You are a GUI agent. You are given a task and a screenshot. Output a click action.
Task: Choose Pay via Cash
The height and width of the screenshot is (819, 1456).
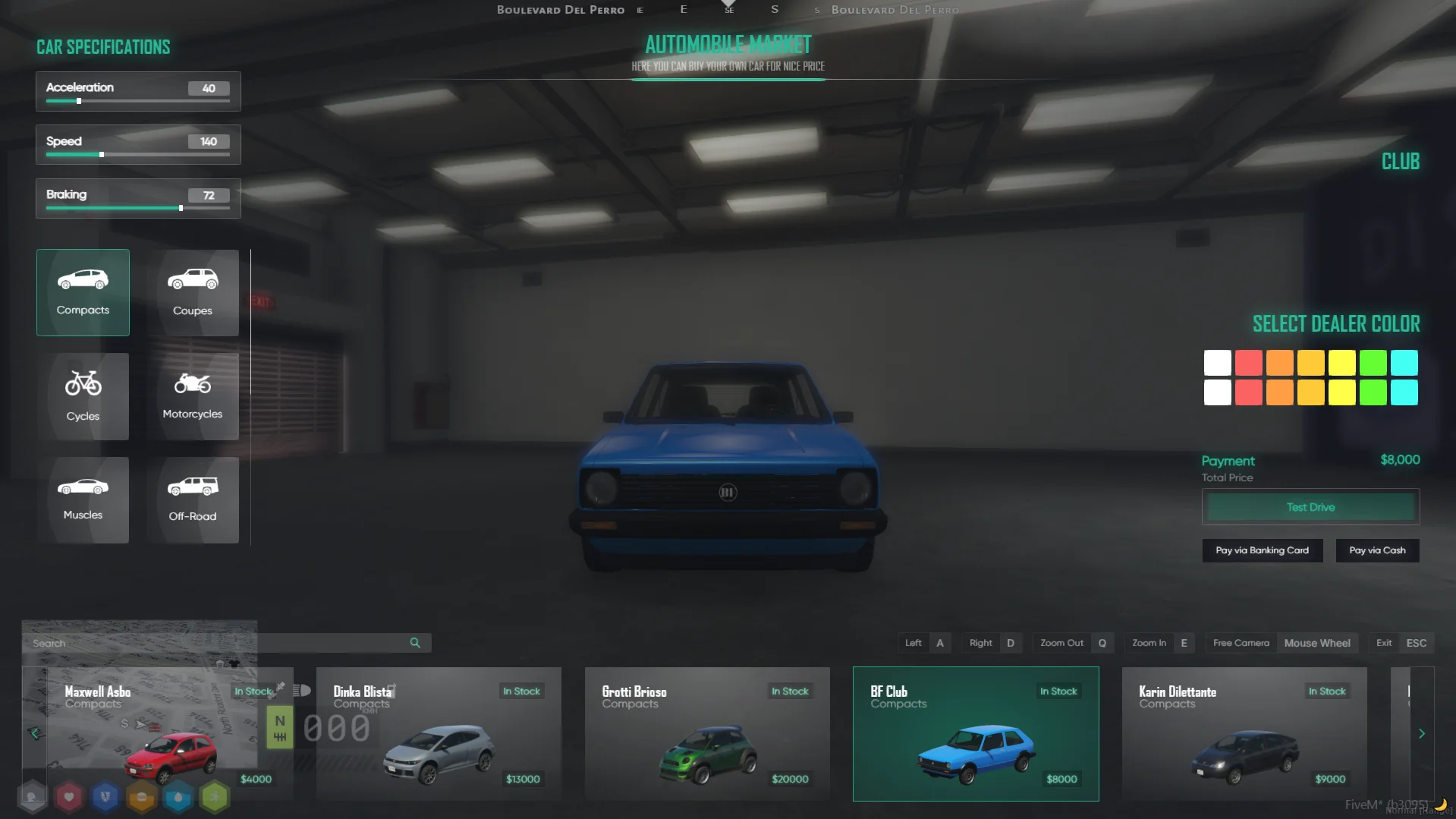(1377, 550)
